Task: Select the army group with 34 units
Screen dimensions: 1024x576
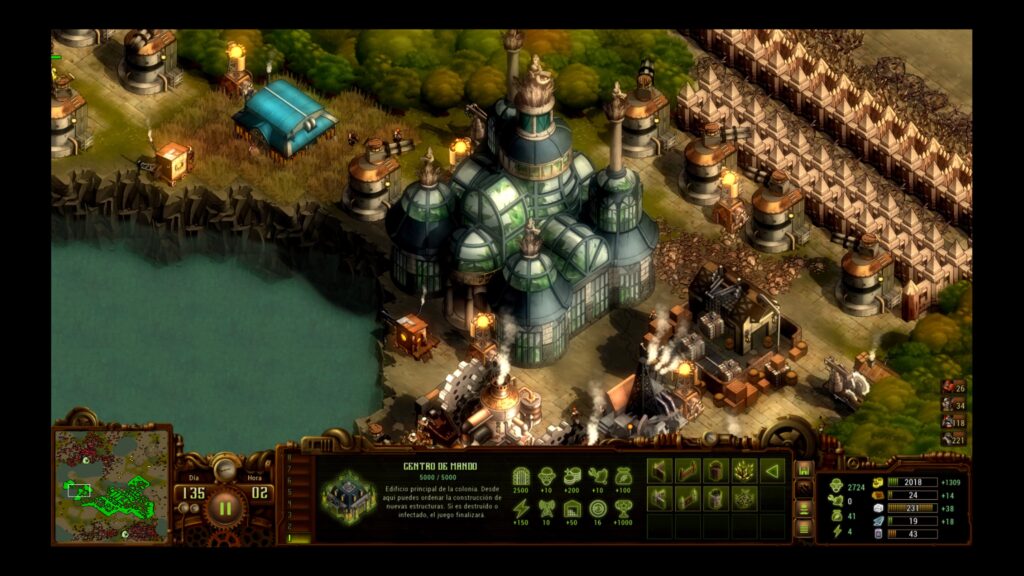Action: tap(953, 405)
